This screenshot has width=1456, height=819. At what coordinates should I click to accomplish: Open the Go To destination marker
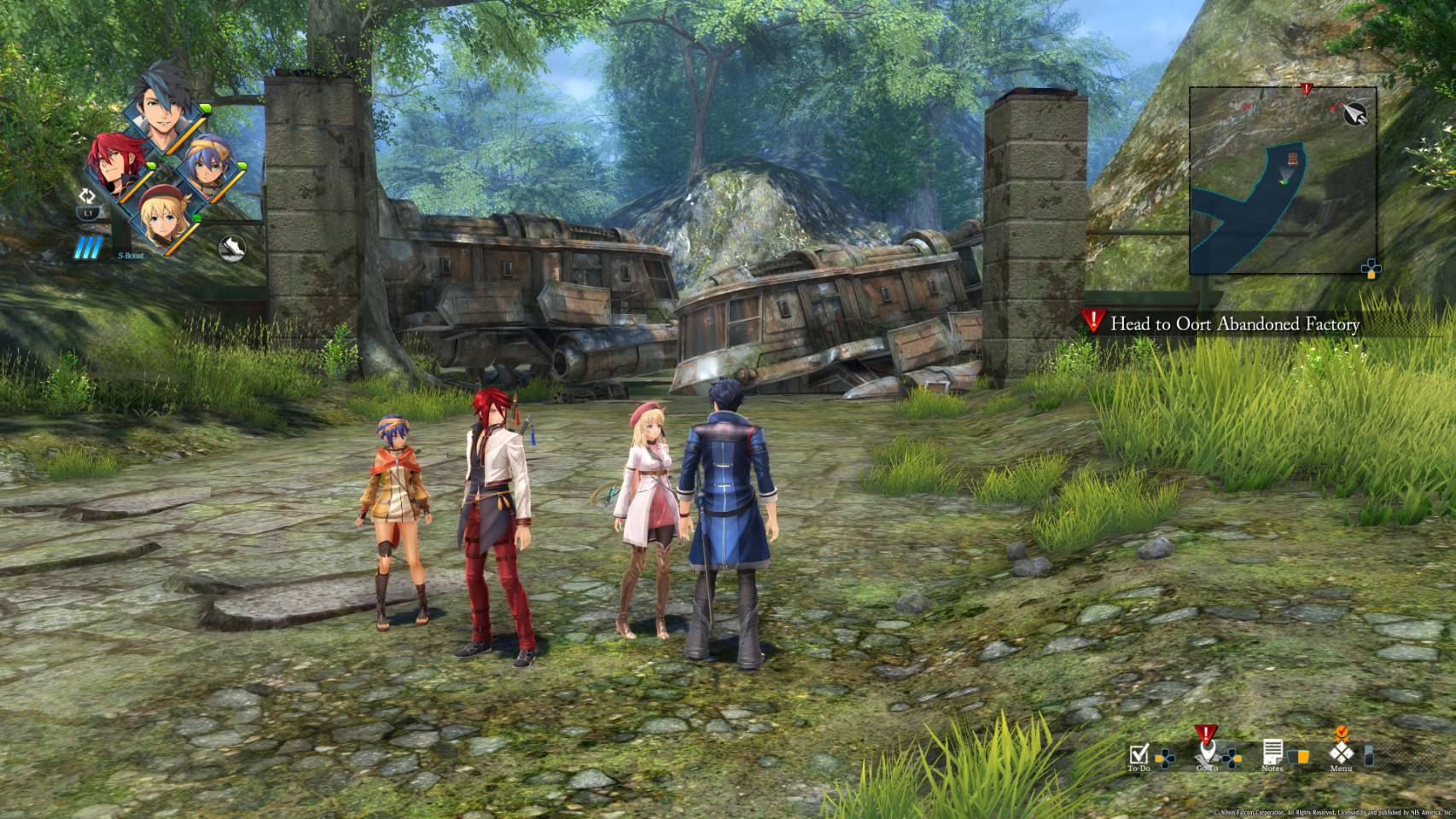1205,751
